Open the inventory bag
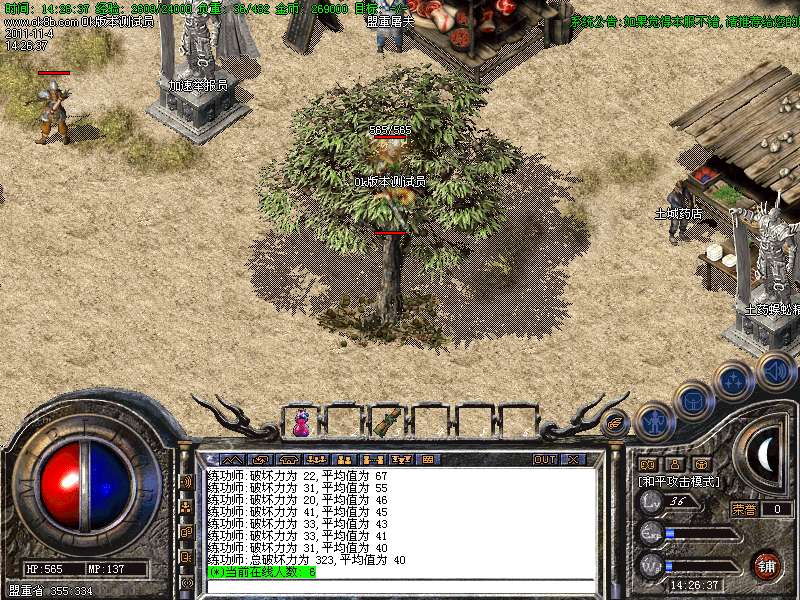 point(693,400)
